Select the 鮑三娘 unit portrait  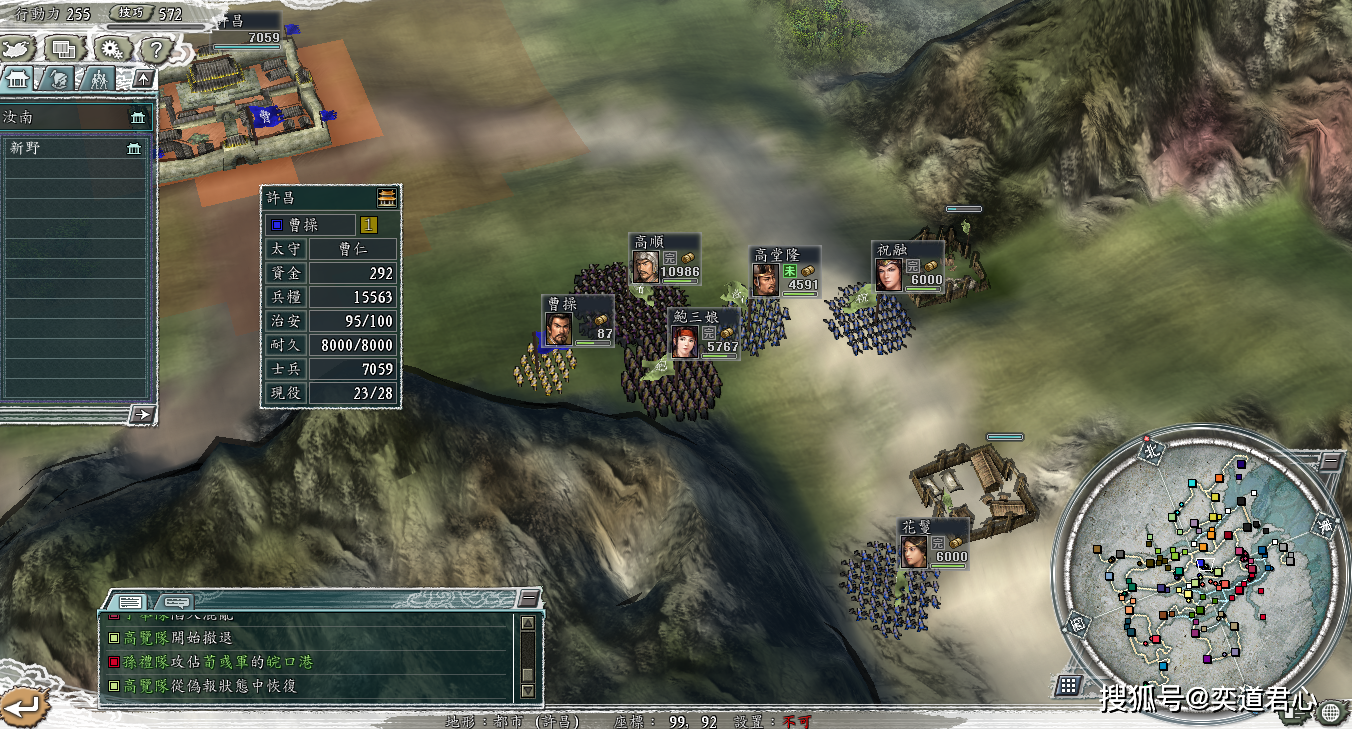[684, 341]
